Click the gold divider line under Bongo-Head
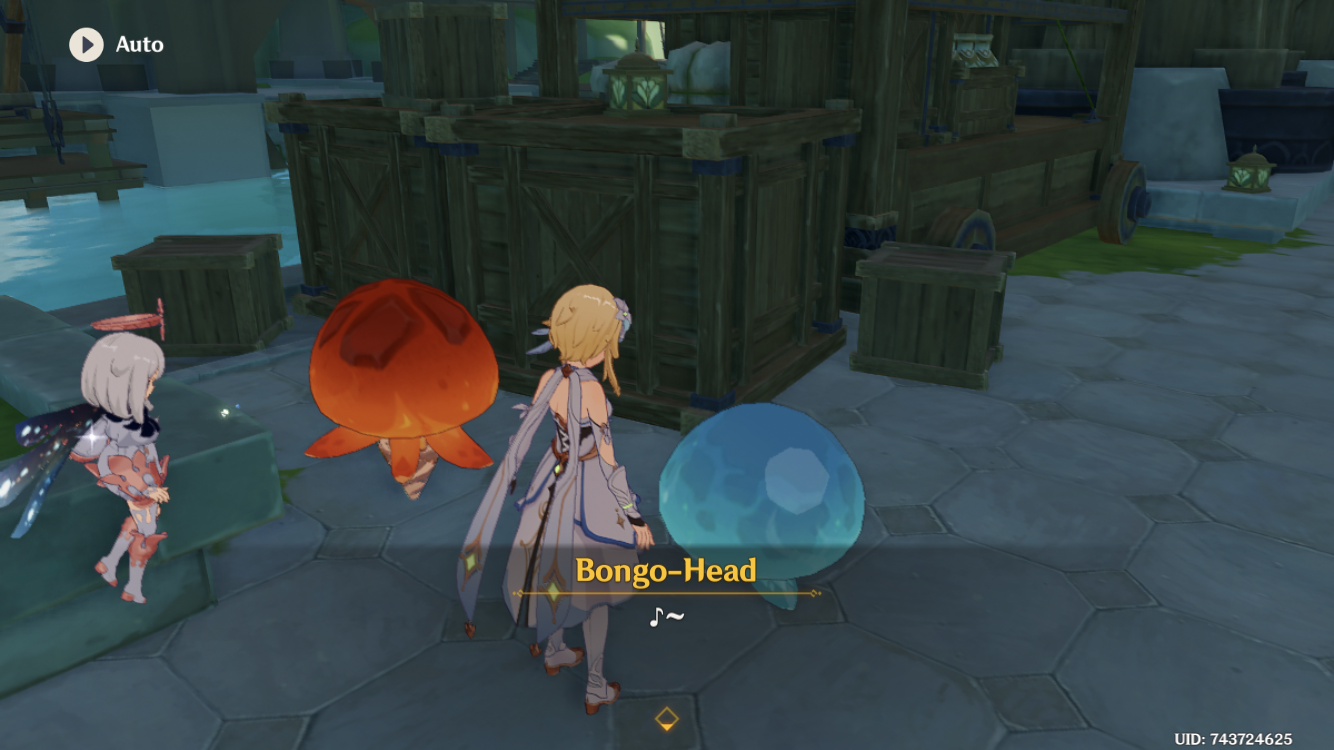The width and height of the screenshot is (1334, 750). [x=666, y=592]
